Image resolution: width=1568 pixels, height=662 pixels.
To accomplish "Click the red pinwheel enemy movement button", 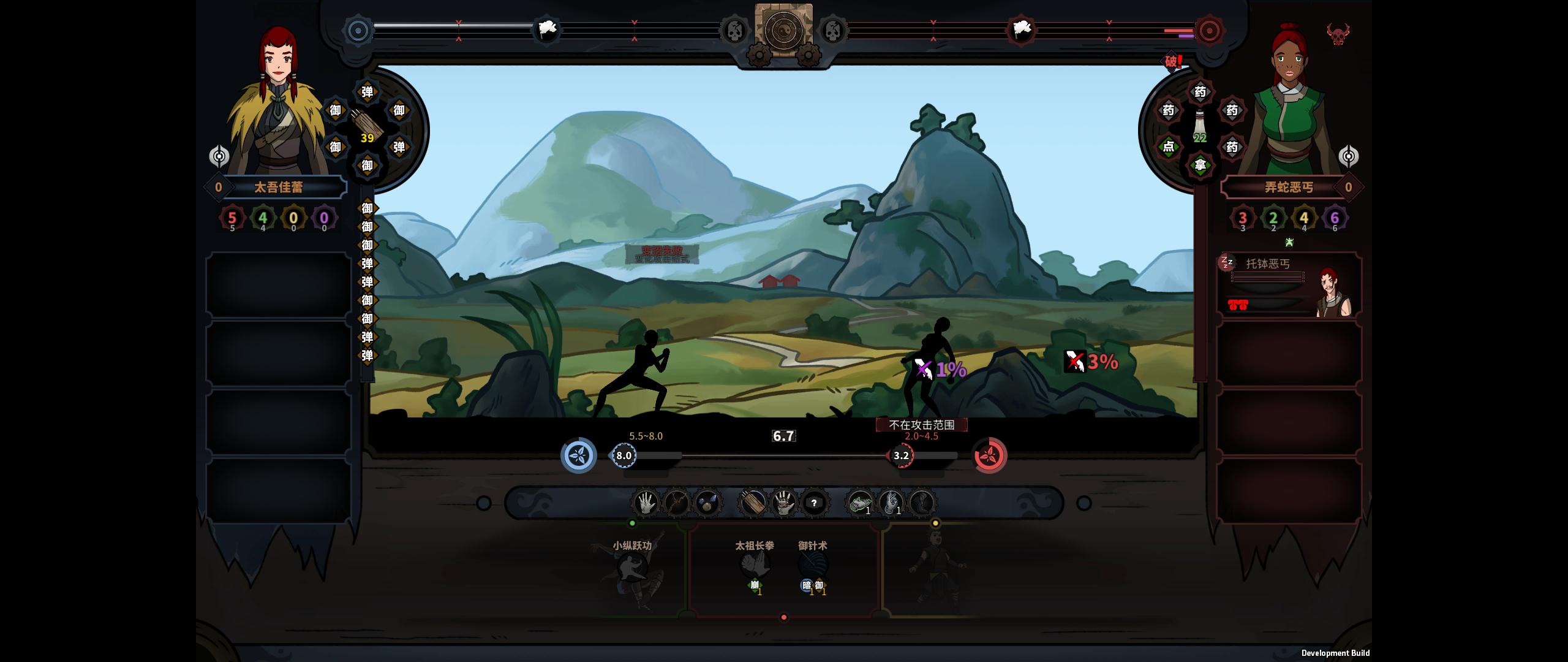I will coord(990,455).
